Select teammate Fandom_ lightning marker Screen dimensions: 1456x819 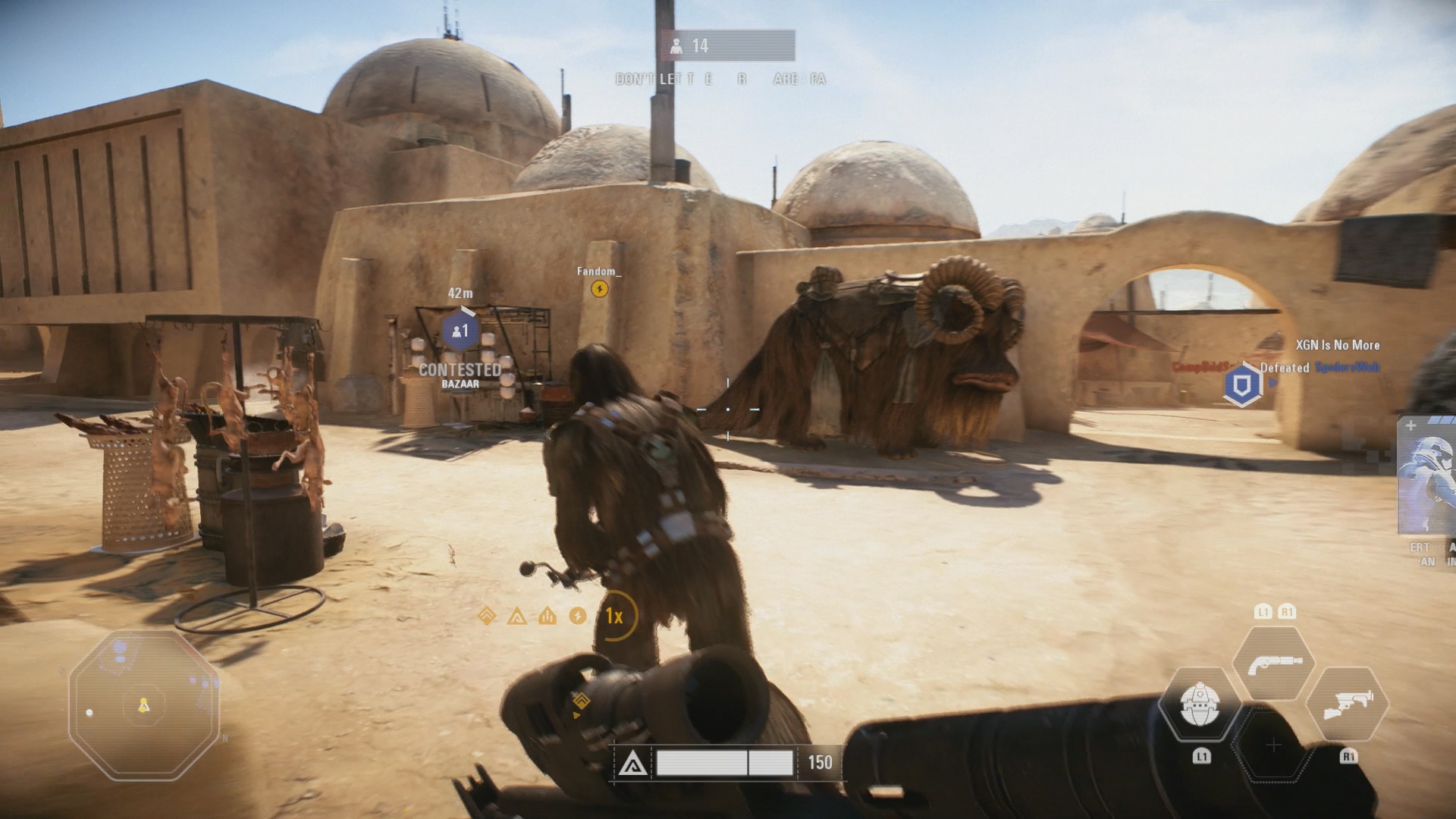click(x=599, y=289)
